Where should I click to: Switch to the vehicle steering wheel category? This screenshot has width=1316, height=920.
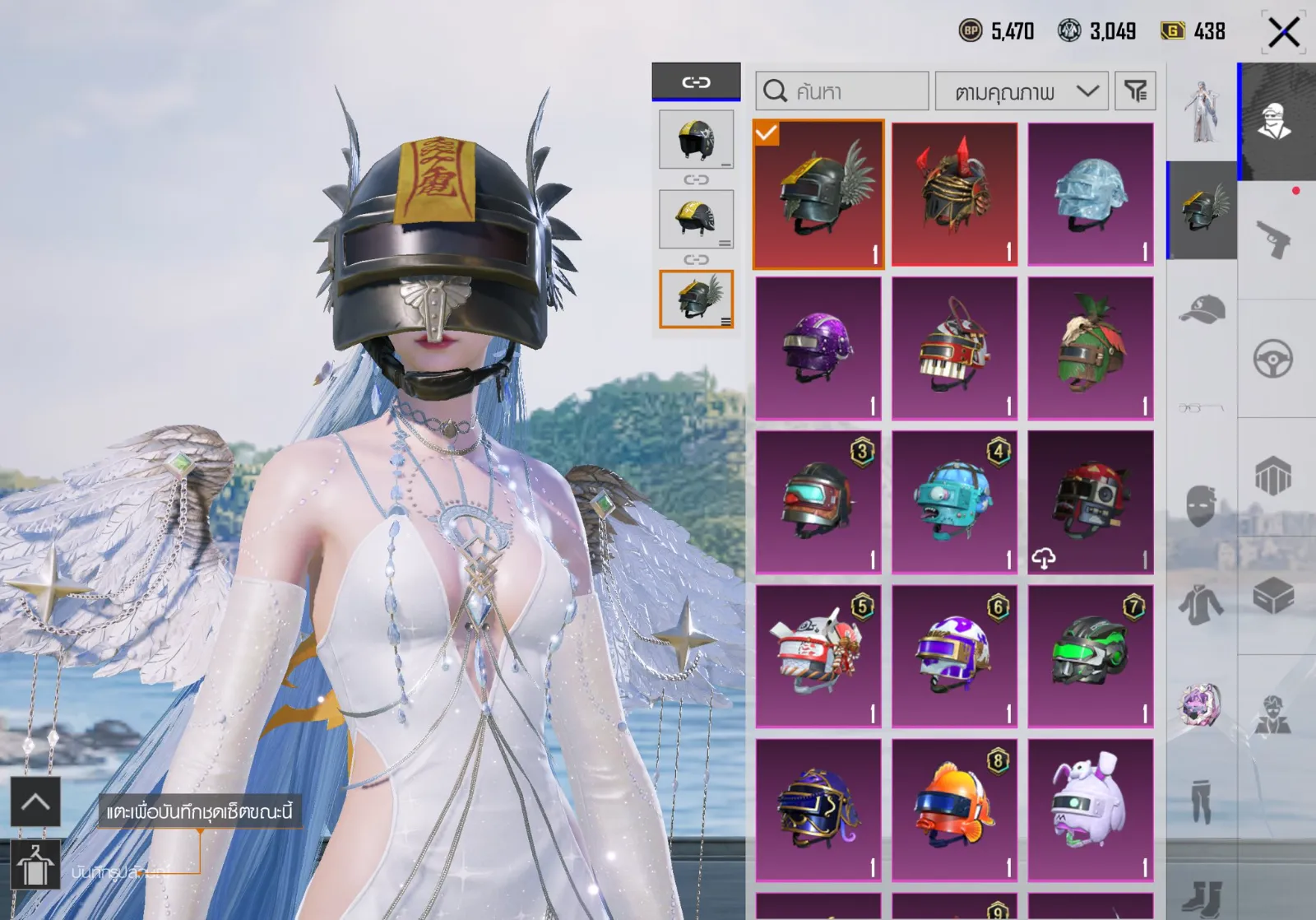coord(1273,359)
